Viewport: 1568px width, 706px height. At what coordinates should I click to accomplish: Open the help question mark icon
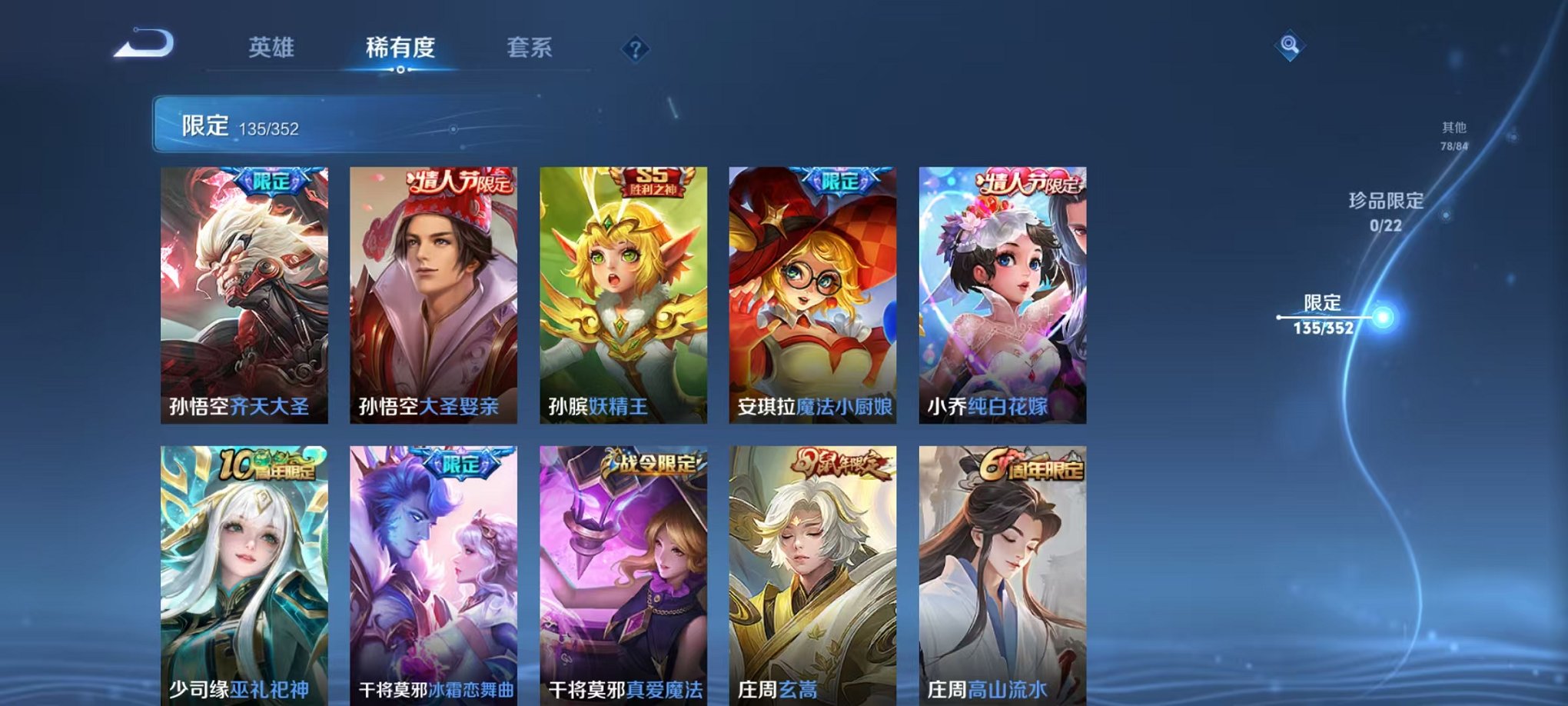pyautogui.click(x=634, y=50)
